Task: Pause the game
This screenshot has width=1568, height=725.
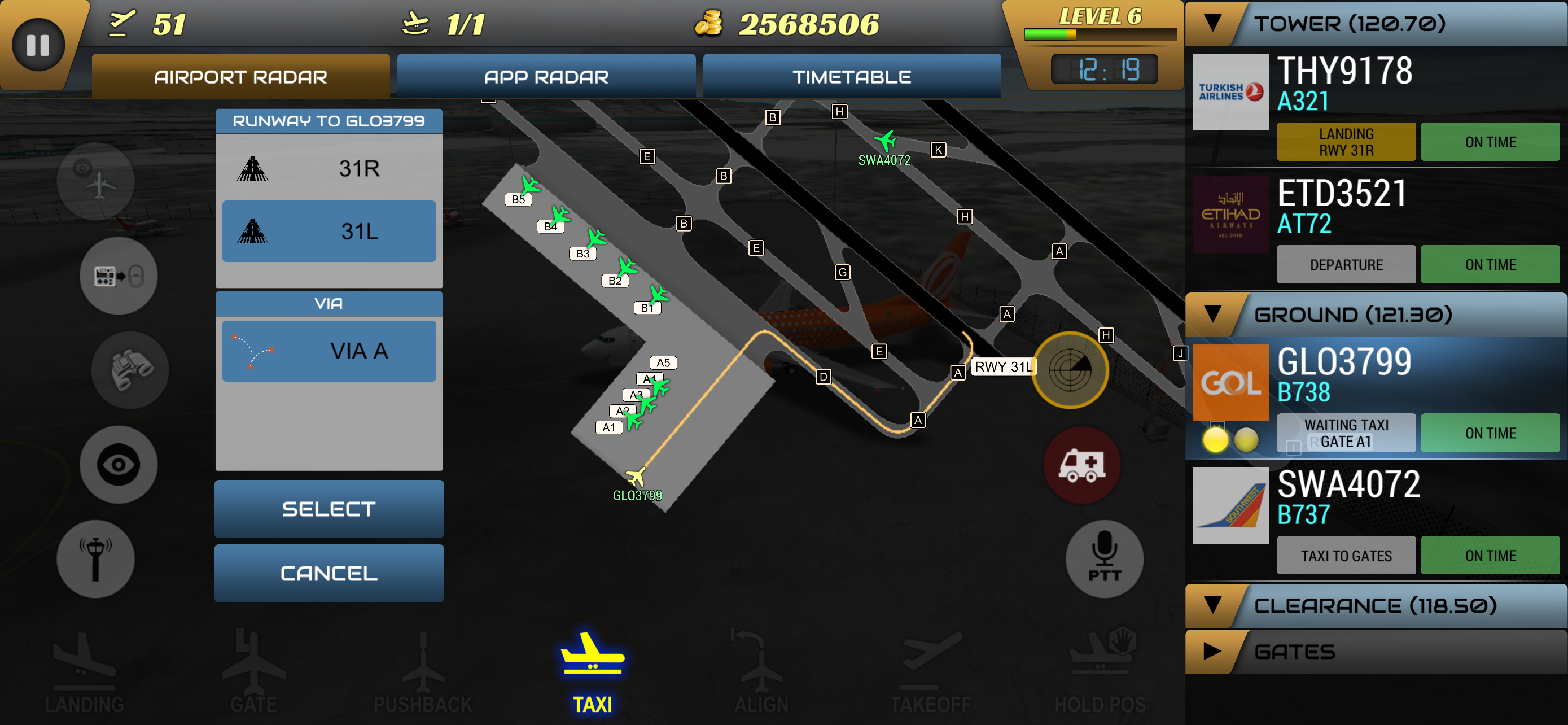Action: coord(38,45)
